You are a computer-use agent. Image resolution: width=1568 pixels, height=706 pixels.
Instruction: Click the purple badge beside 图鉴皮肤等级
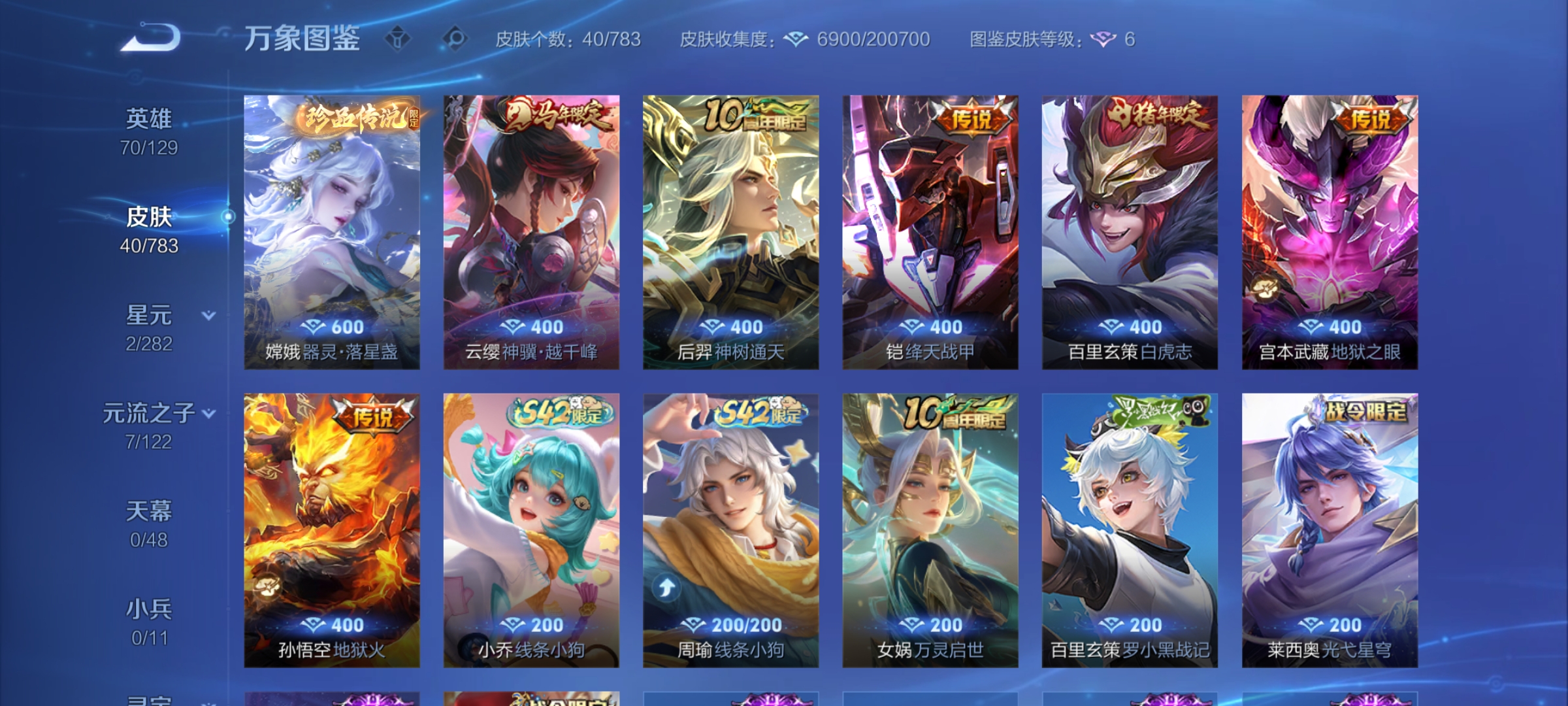[1104, 39]
